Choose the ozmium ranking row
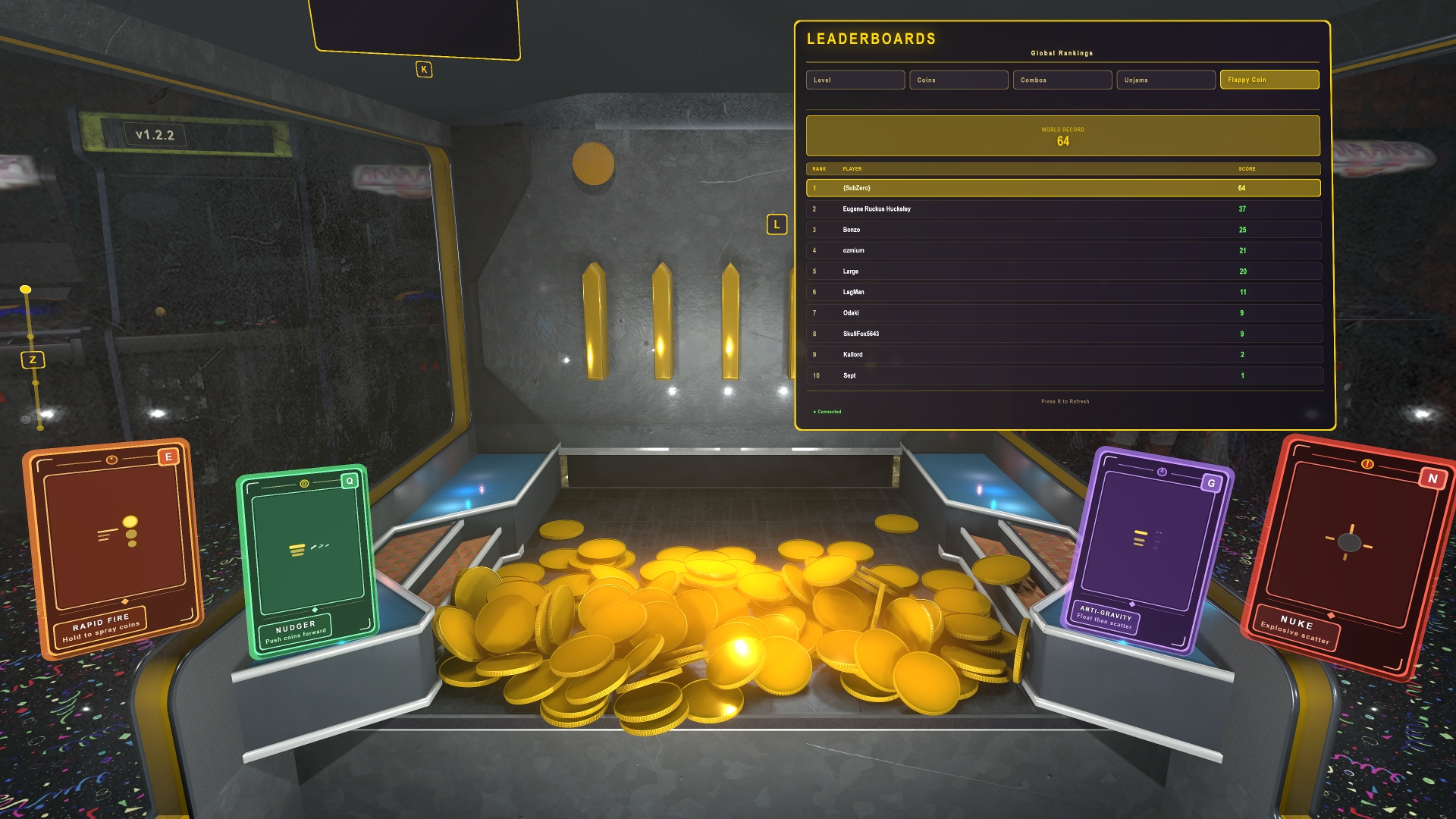Image resolution: width=1456 pixels, height=819 pixels. [1062, 250]
